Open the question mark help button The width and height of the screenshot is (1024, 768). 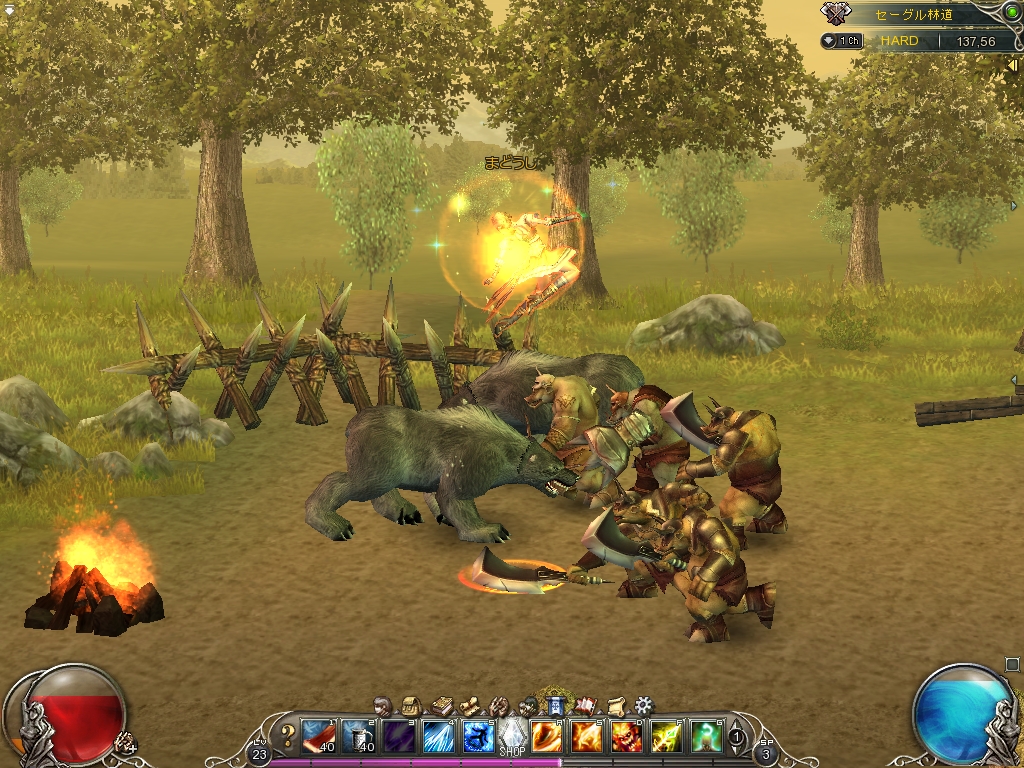pos(288,737)
